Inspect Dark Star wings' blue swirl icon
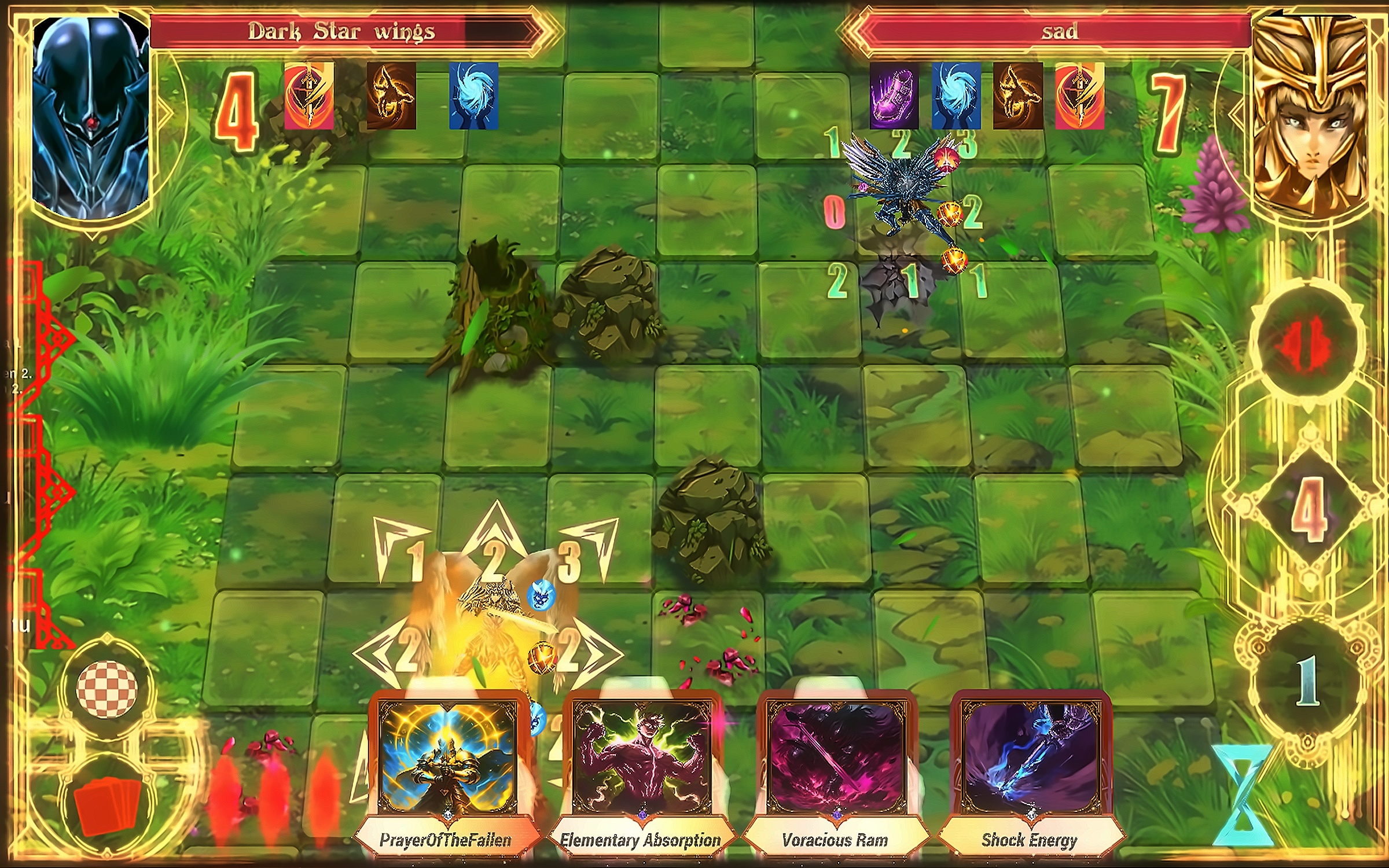Viewport: 1389px width, 868px height. click(473, 96)
